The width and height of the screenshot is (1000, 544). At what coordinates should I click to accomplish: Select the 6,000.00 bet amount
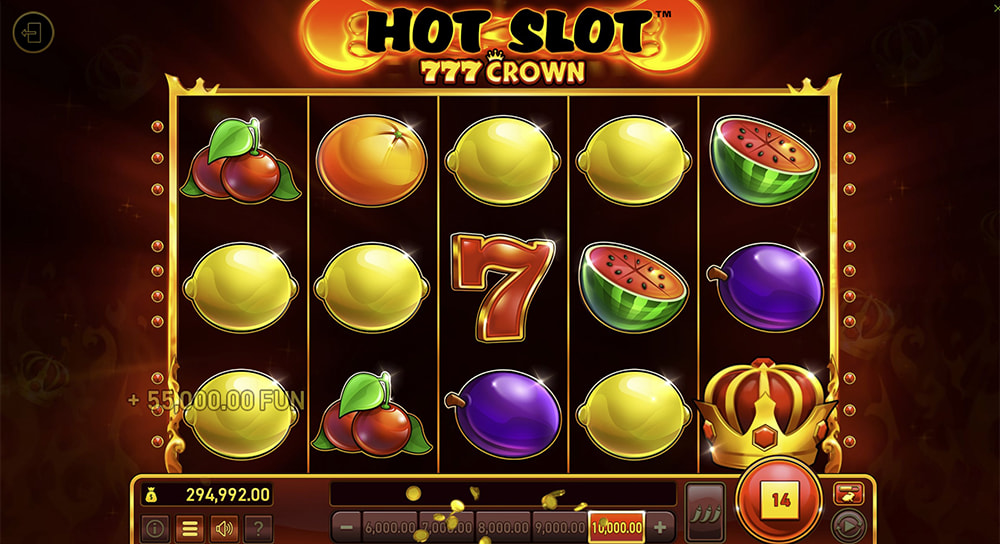(389, 527)
